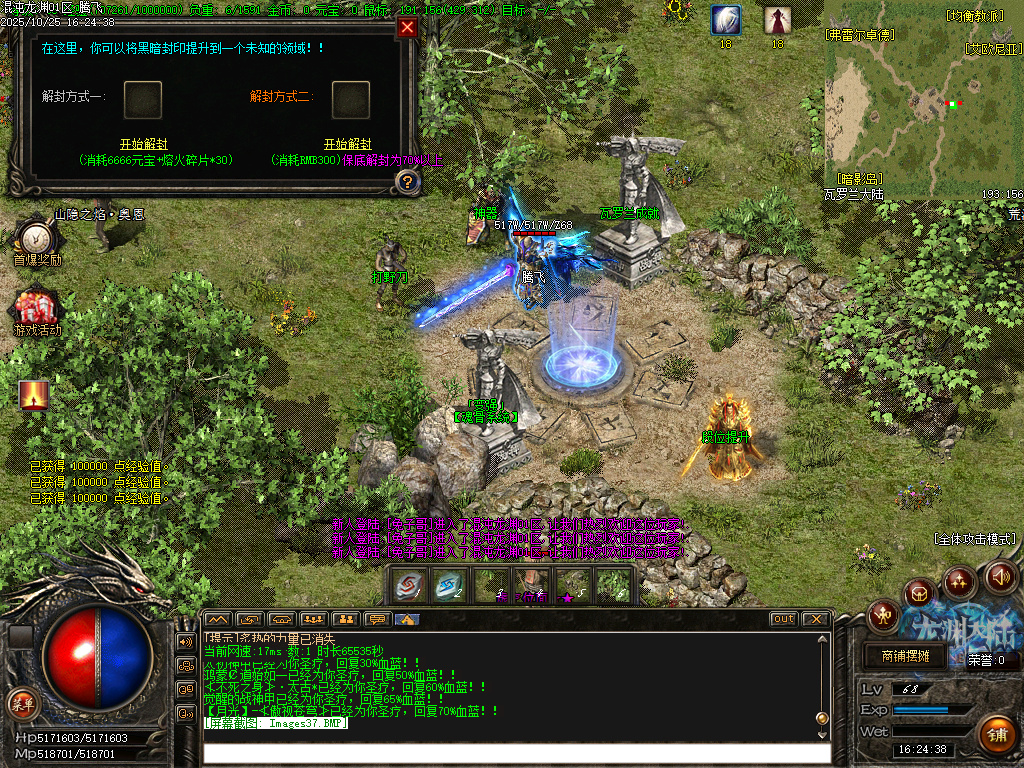
Task: Select the chat bubble channel tab
Action: click(376, 619)
